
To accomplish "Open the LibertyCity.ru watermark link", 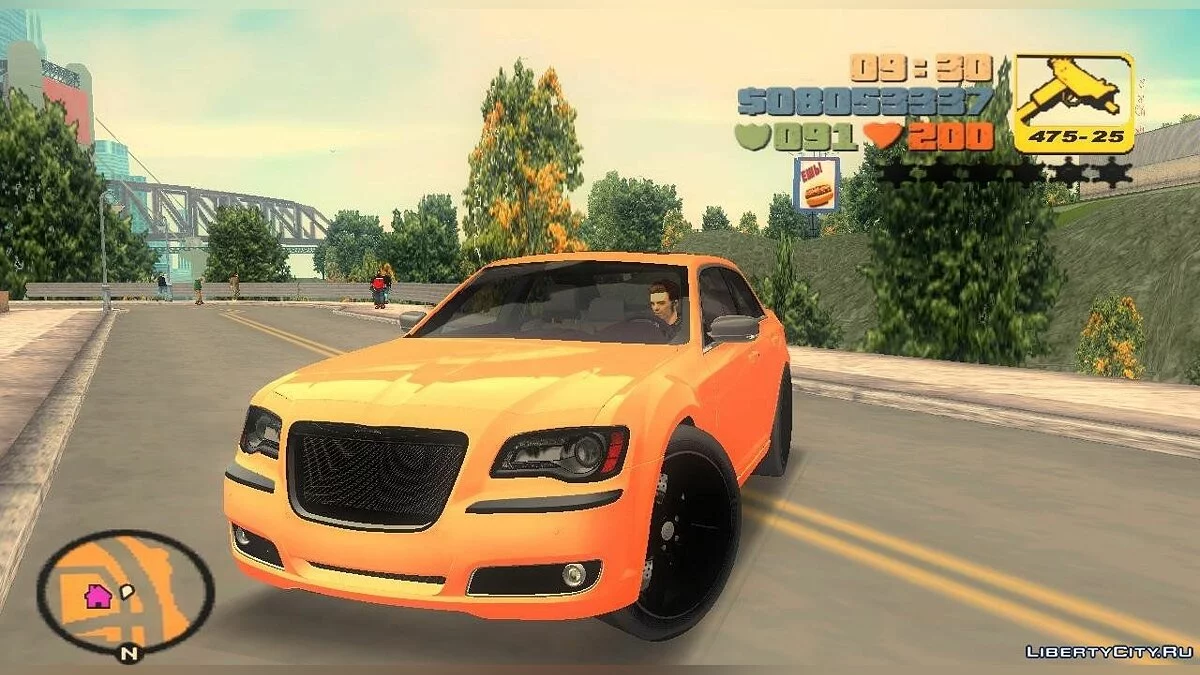I will 1109,652.
